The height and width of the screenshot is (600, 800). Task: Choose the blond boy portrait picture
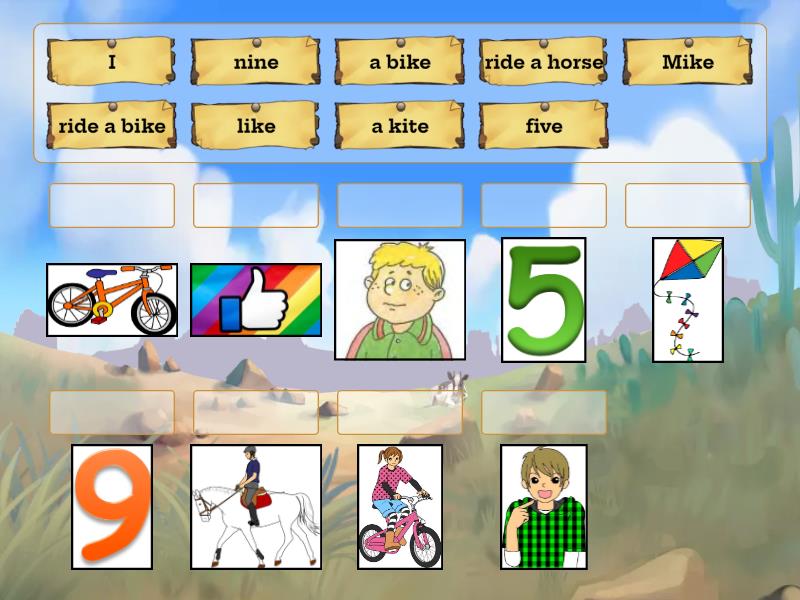point(400,299)
